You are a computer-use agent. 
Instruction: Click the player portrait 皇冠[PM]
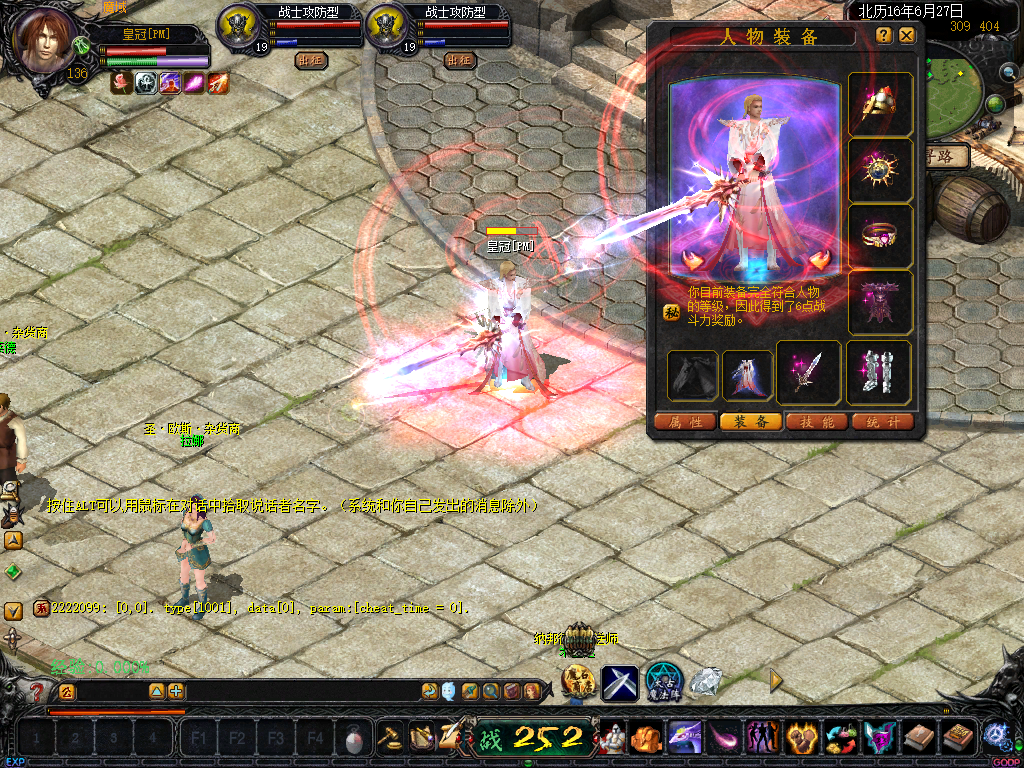[x=45, y=42]
